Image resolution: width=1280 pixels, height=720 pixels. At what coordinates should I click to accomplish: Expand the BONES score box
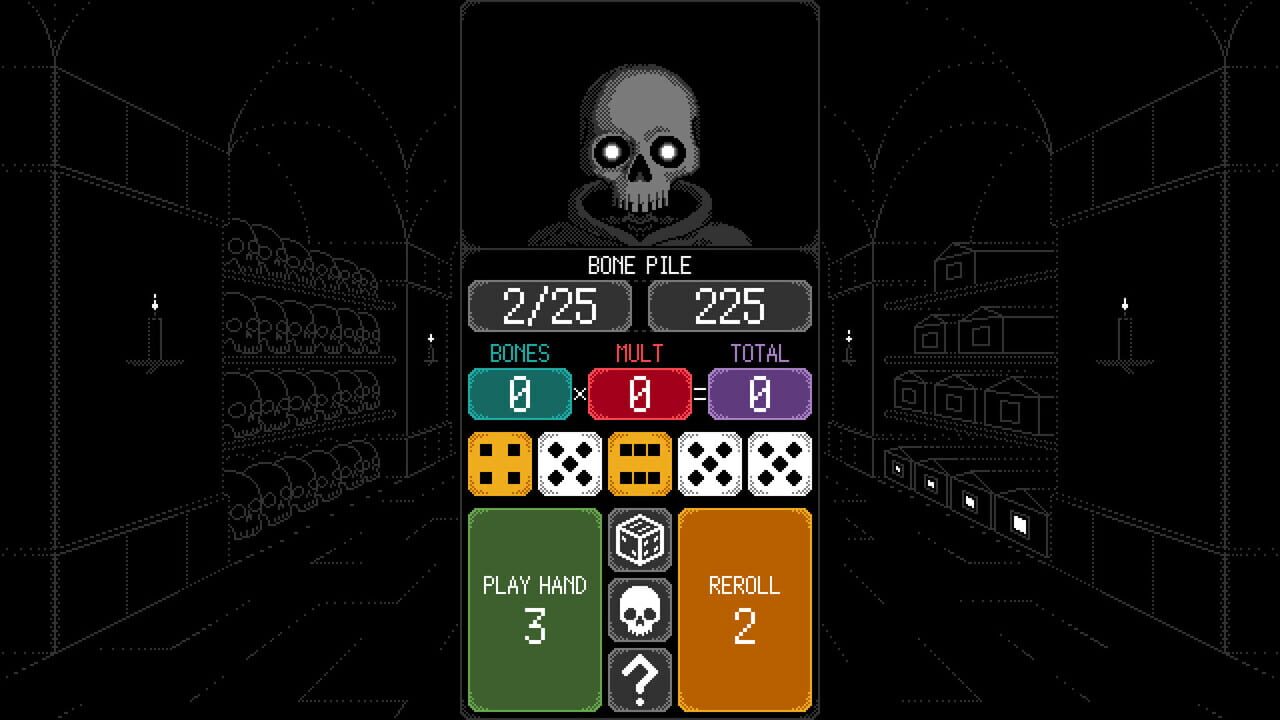[x=520, y=393]
